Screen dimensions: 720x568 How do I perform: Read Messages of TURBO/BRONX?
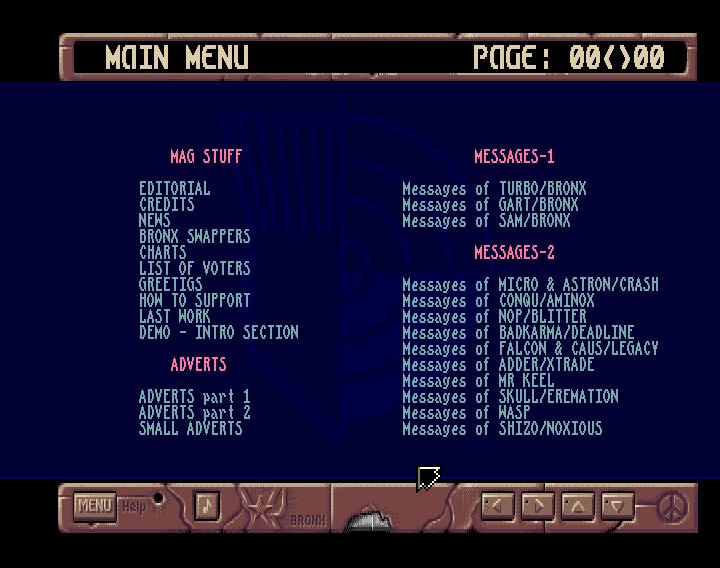494,189
